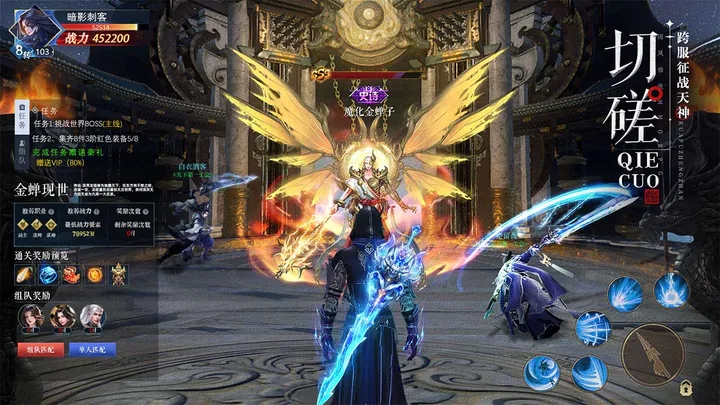Switch to the 组队 team tab

coord(21,154)
